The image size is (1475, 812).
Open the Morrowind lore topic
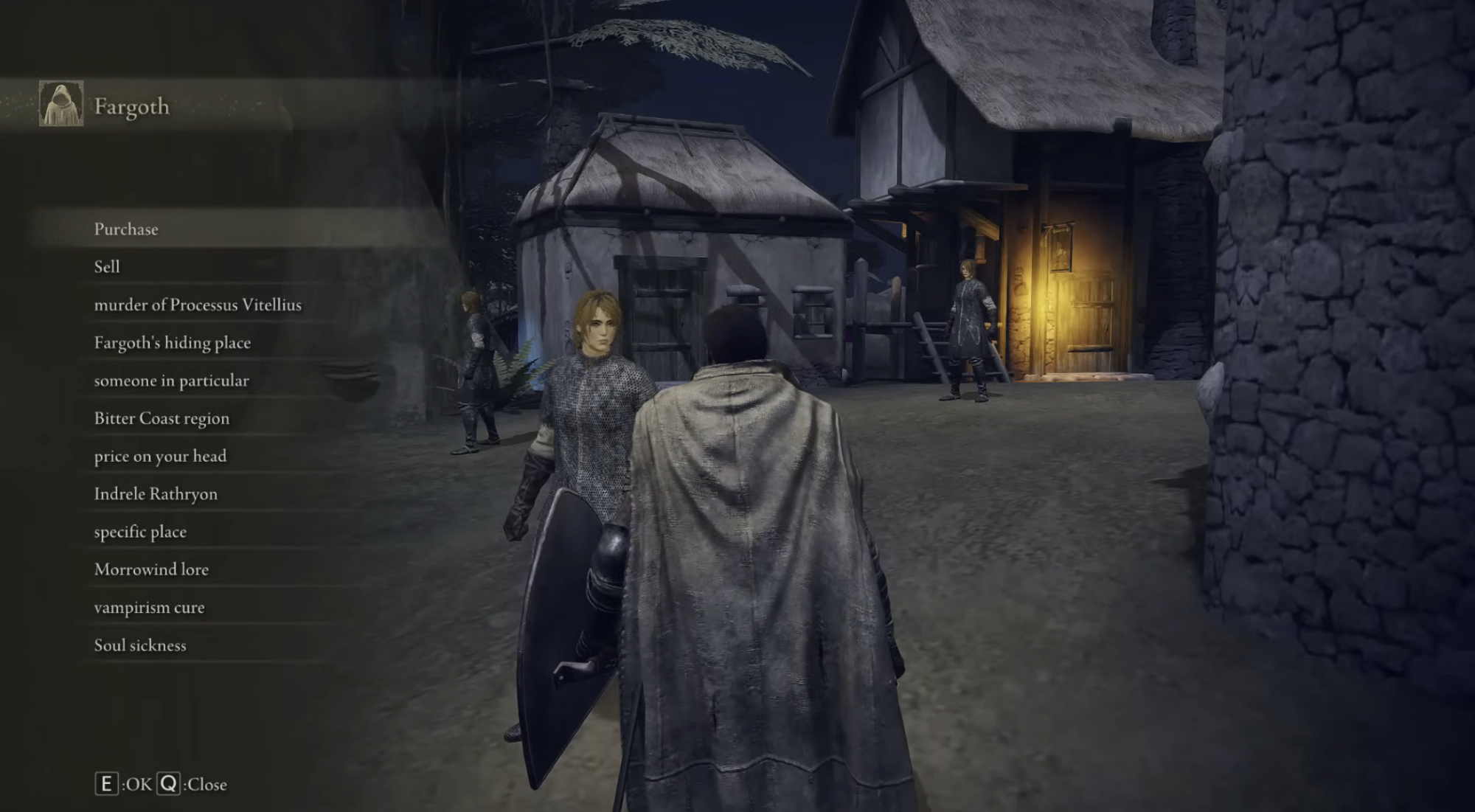click(x=151, y=569)
